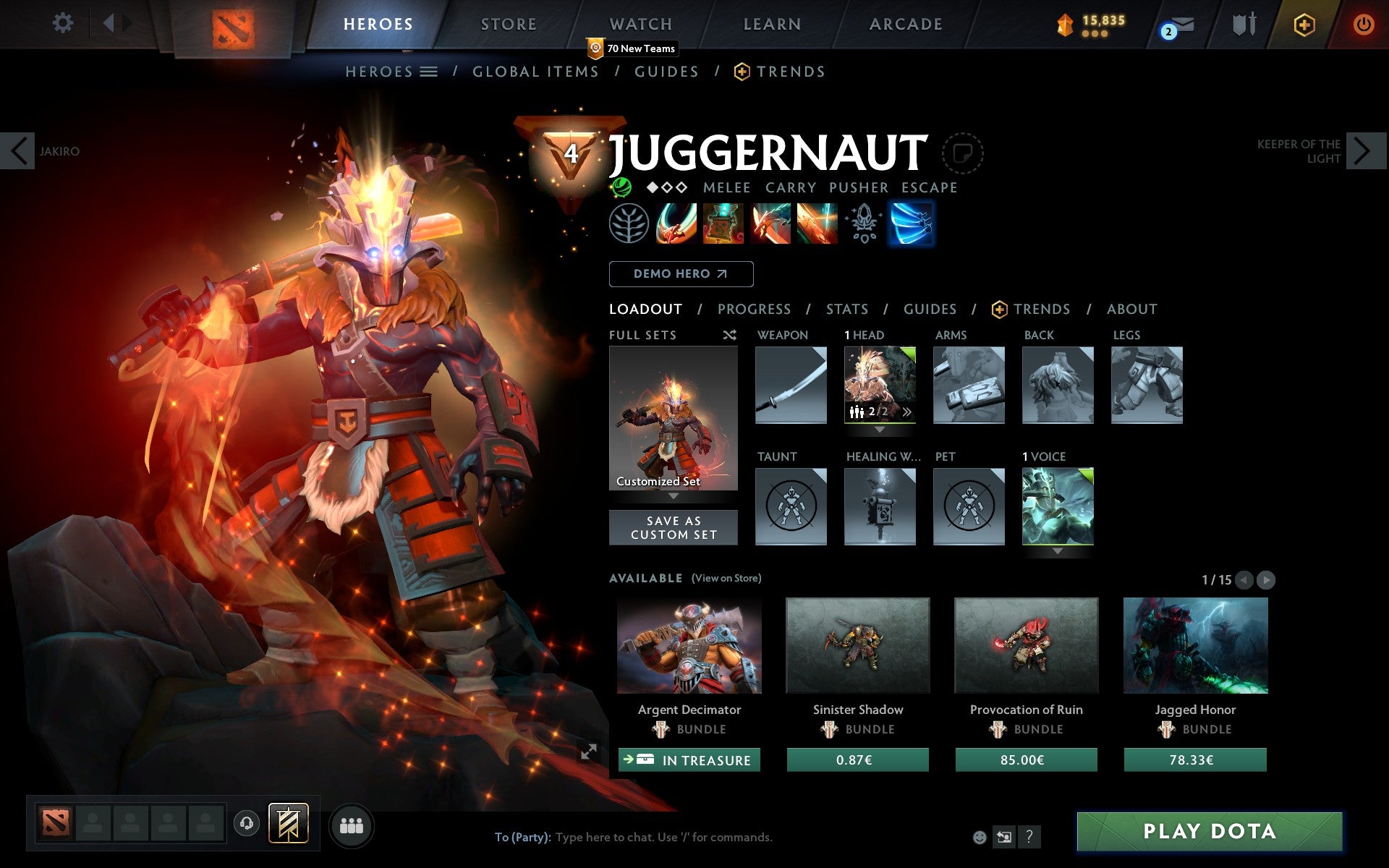Select the equipped Head item slot
The image size is (1389, 868).
click(x=880, y=384)
